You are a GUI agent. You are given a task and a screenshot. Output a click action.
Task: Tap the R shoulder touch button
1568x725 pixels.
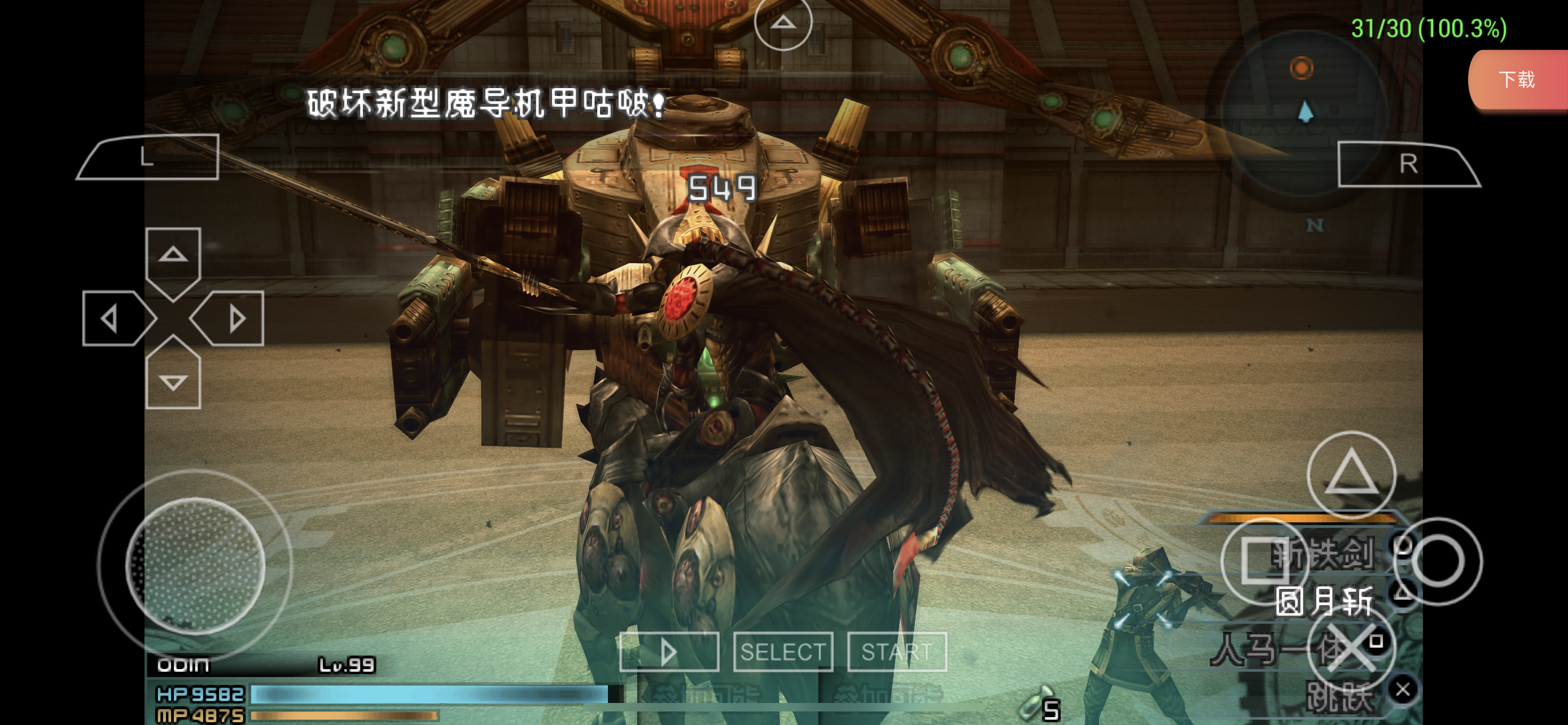(x=1407, y=164)
